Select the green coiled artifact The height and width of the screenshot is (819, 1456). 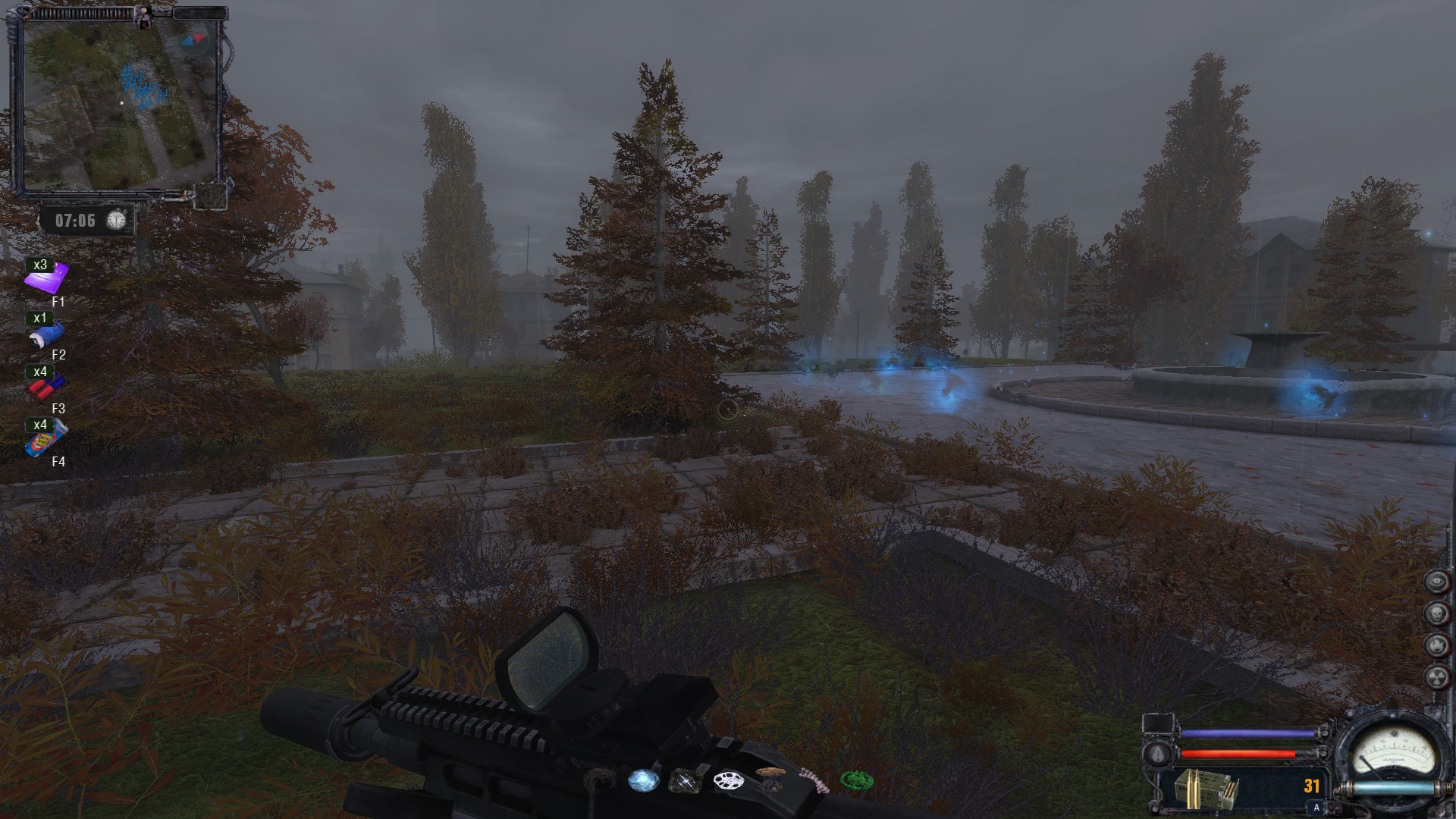point(856,780)
